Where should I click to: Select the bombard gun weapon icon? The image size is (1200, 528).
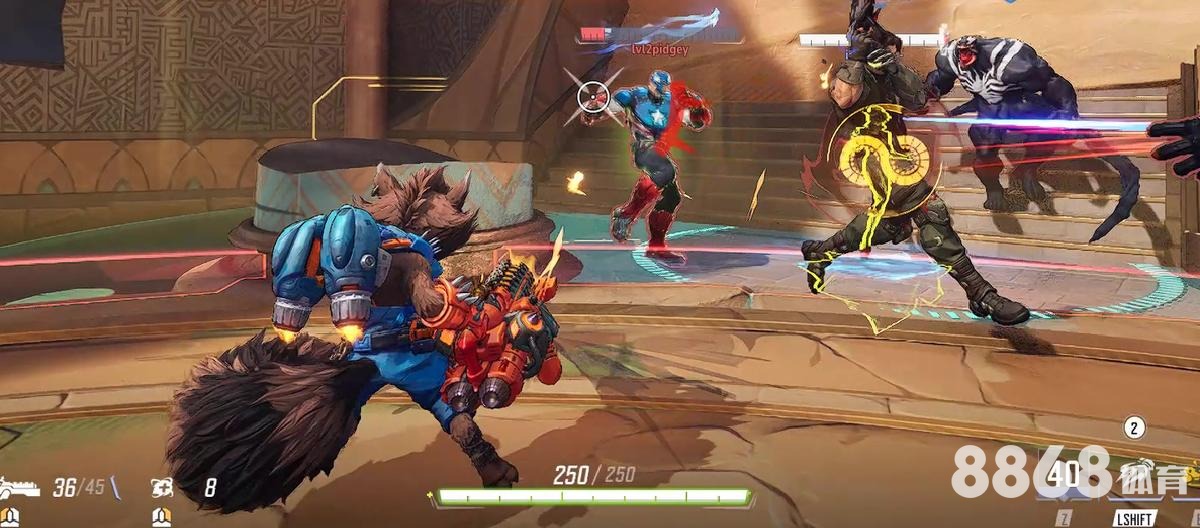click(x=20, y=488)
